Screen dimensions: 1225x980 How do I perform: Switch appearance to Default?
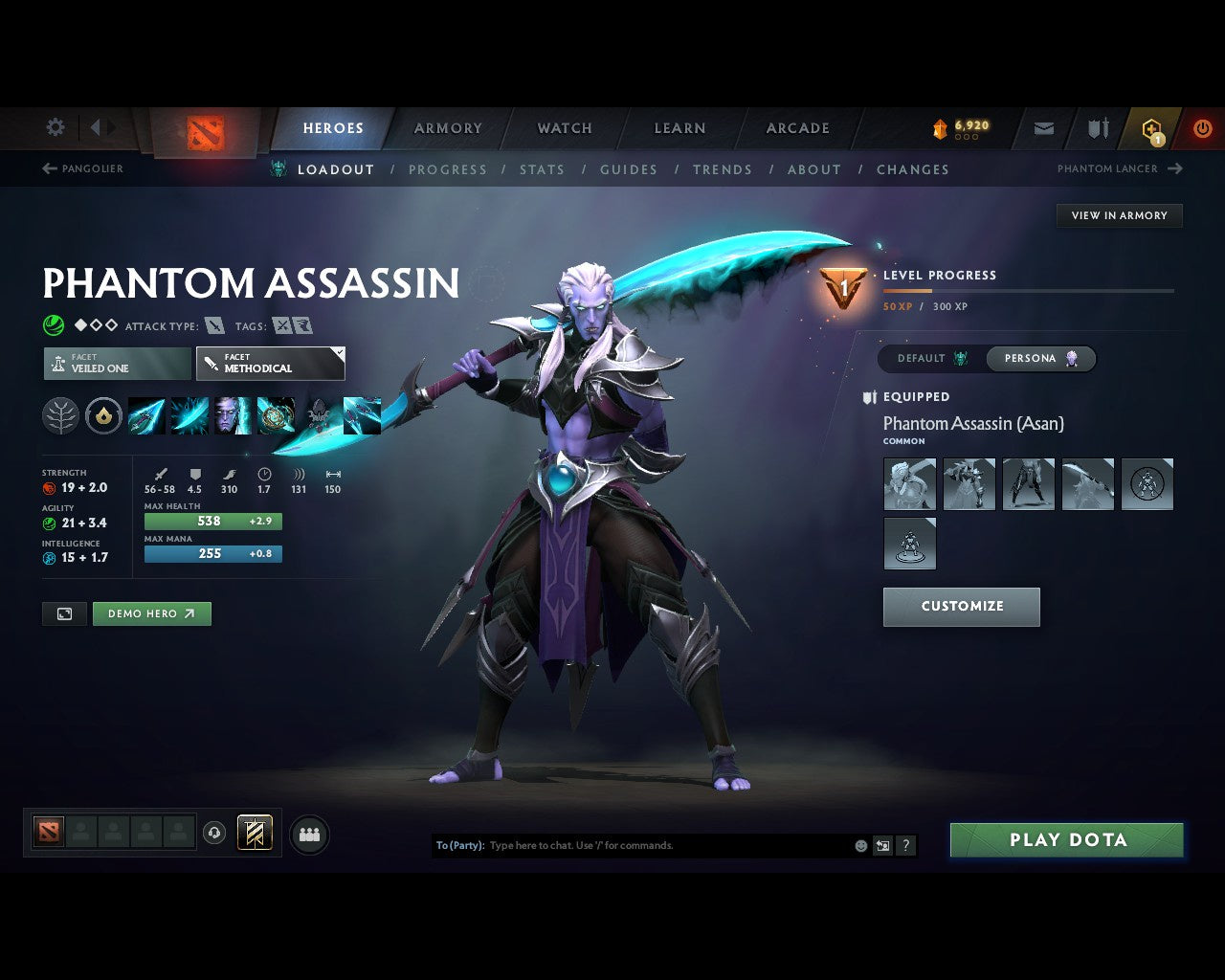point(926,358)
